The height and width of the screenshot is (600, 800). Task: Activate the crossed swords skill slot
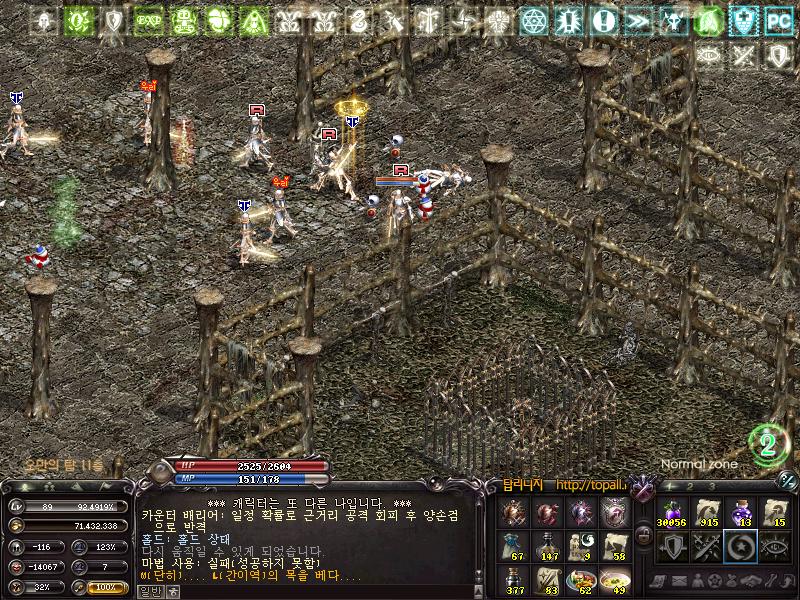707,546
